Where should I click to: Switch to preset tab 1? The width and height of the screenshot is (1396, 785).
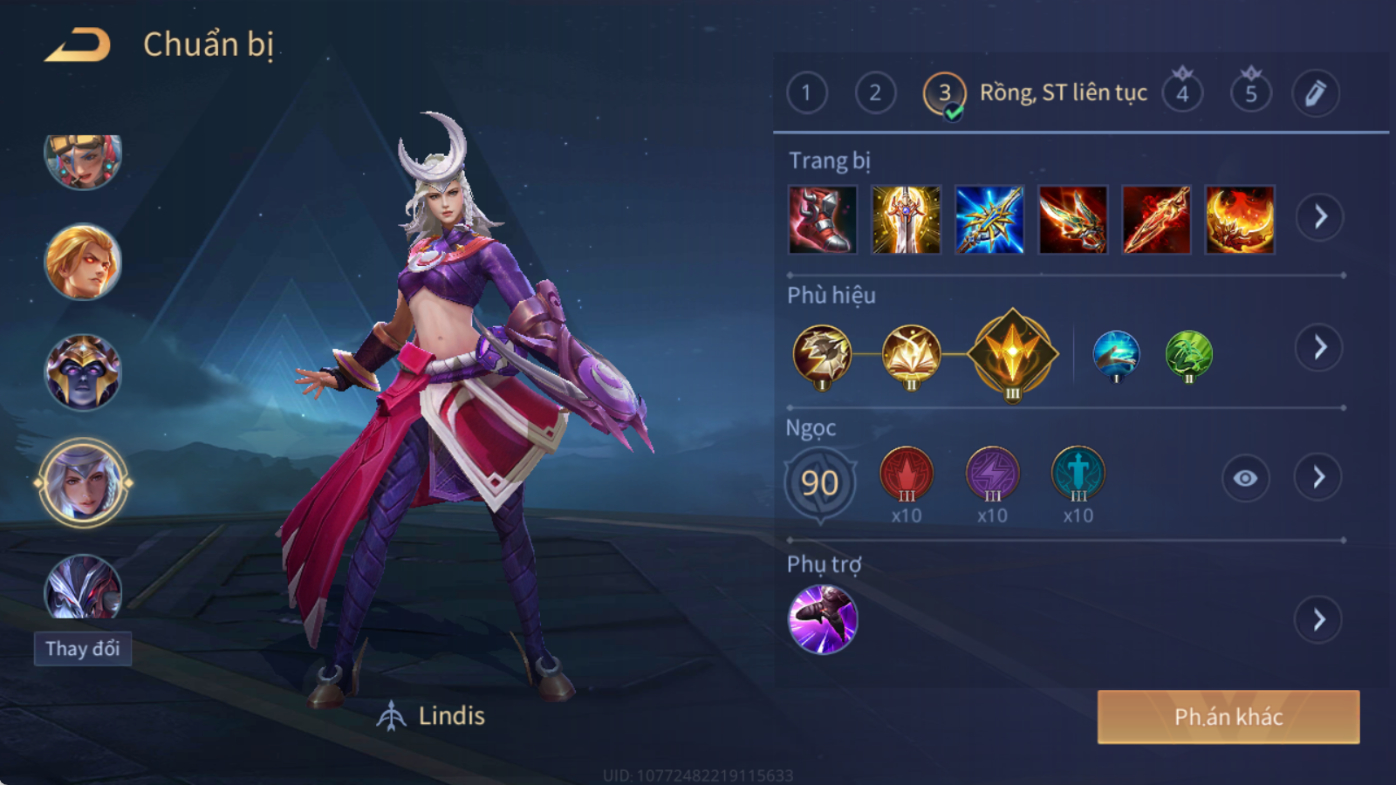pyautogui.click(x=807, y=94)
